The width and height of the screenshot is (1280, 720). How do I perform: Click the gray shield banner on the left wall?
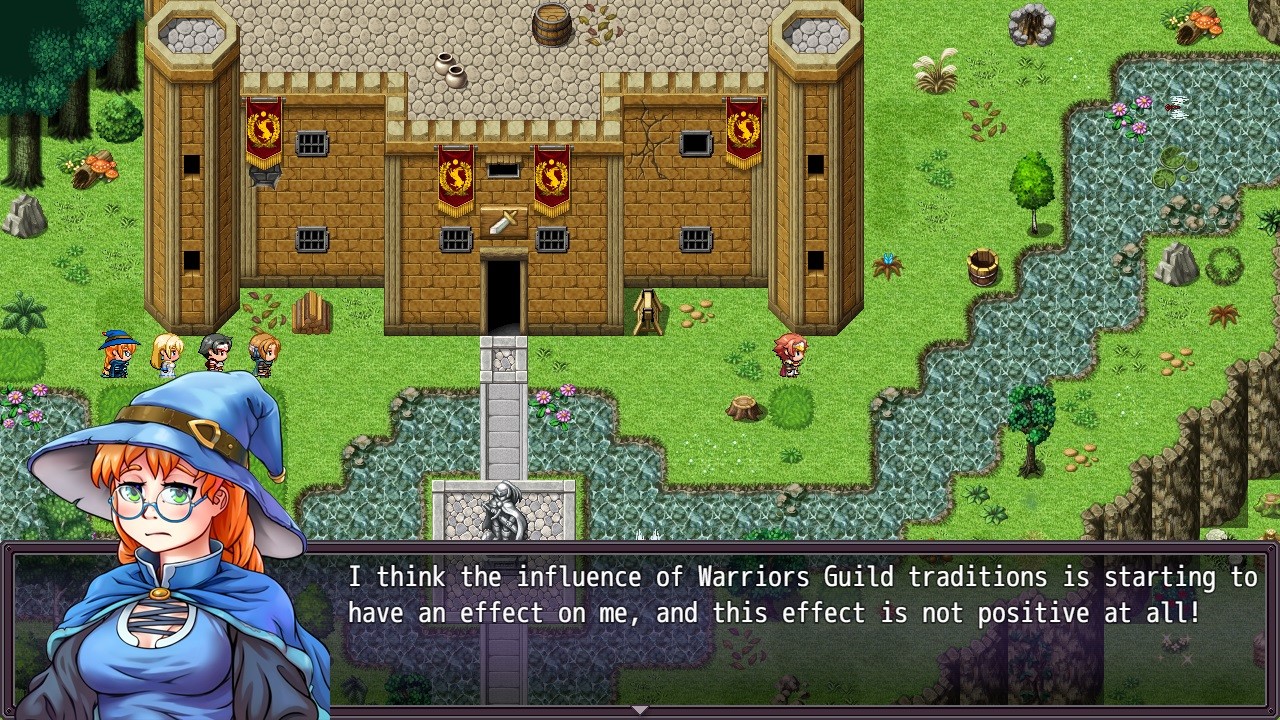[x=263, y=178]
